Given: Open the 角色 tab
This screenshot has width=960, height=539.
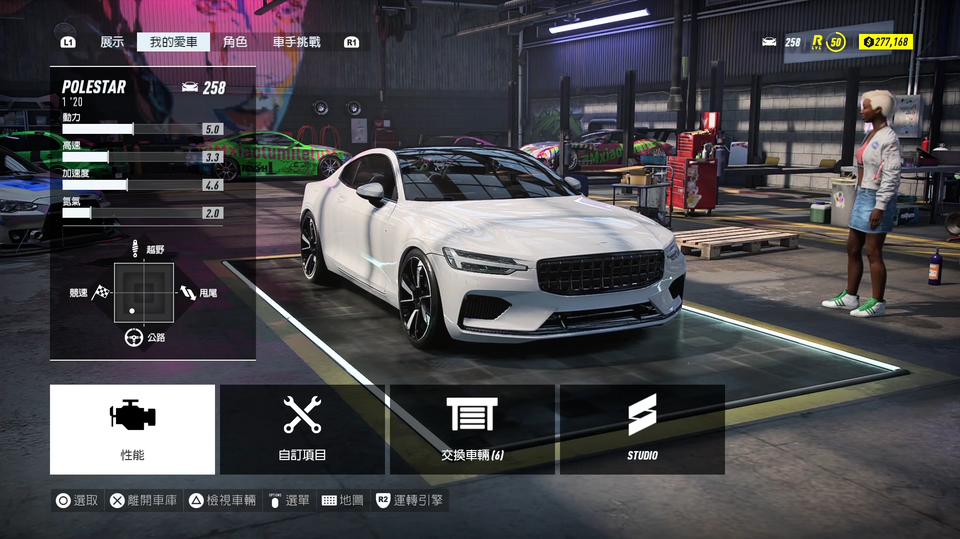Looking at the screenshot, I should click(x=235, y=42).
